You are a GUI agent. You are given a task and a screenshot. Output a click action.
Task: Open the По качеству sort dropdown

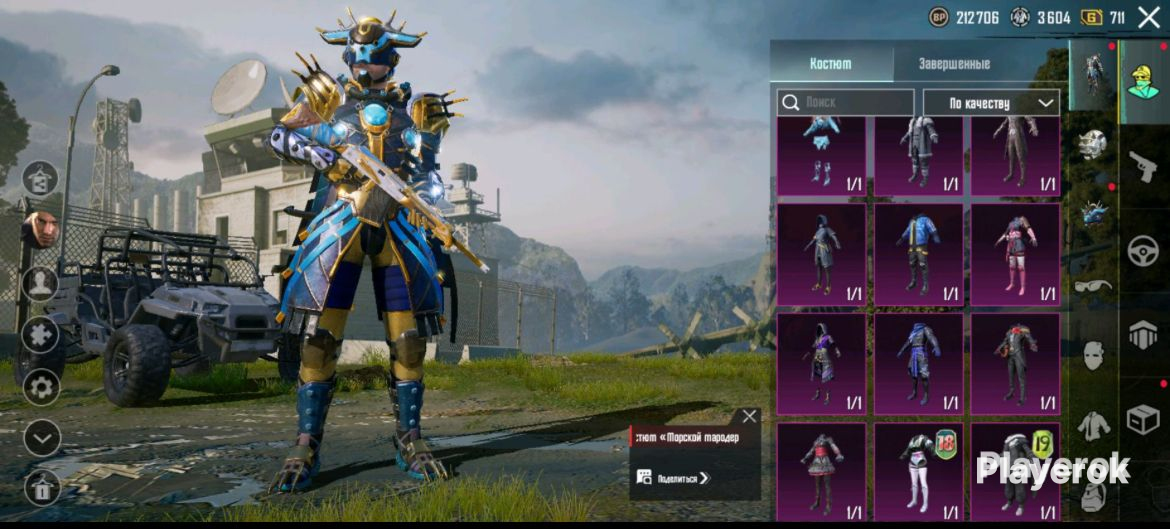(990, 102)
